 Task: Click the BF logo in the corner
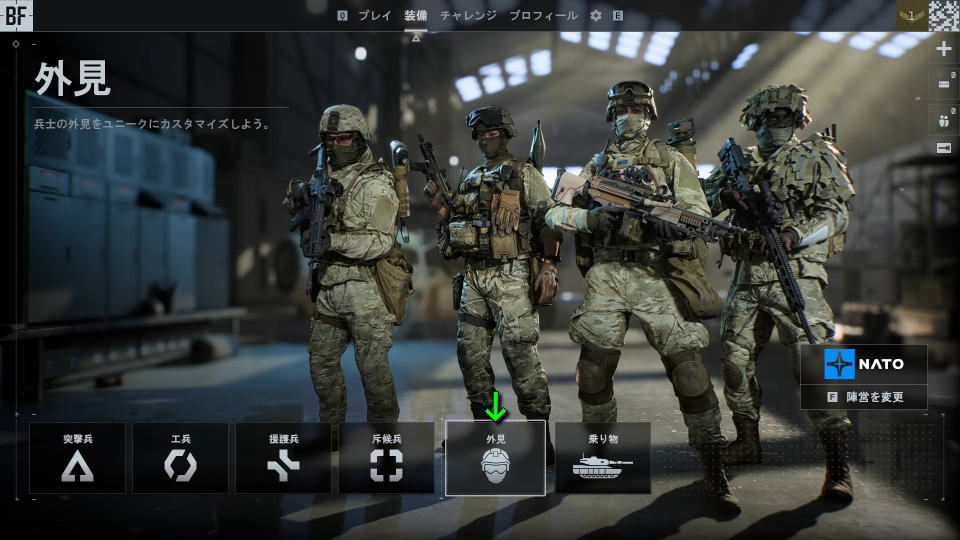click(16, 14)
